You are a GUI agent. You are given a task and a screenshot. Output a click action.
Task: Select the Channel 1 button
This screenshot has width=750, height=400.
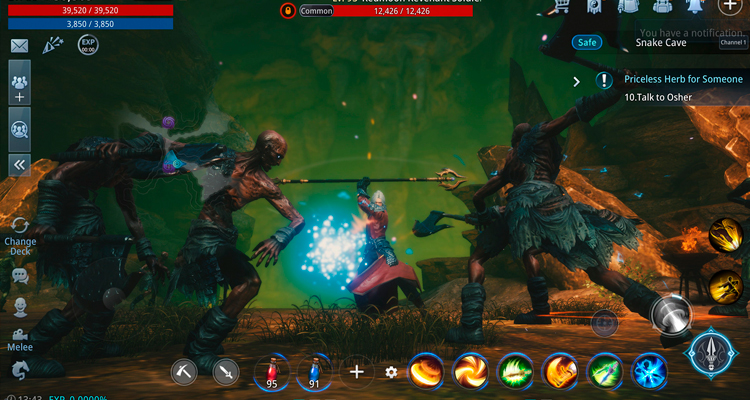point(733,43)
